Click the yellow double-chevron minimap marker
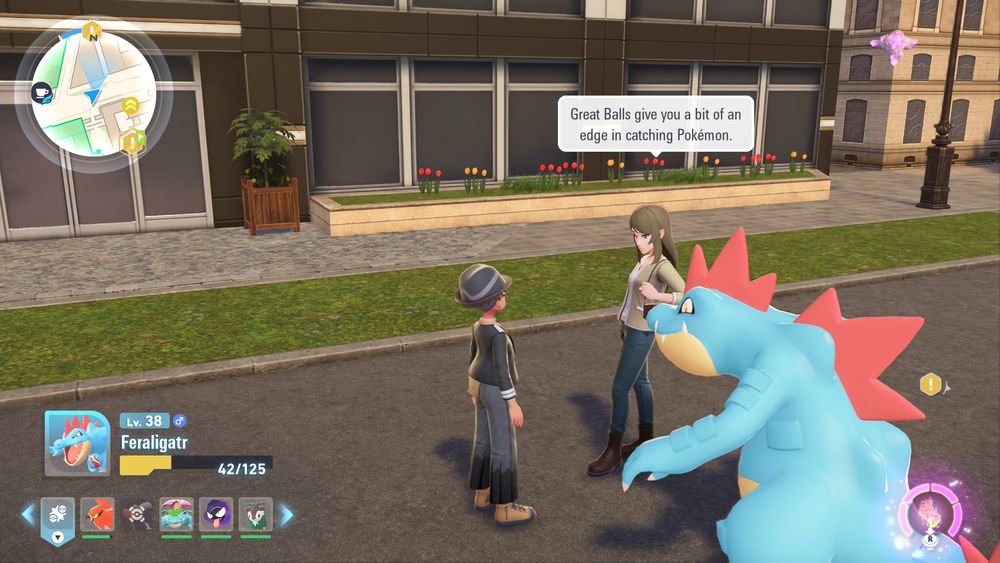This screenshot has height=563, width=1000. (131, 105)
